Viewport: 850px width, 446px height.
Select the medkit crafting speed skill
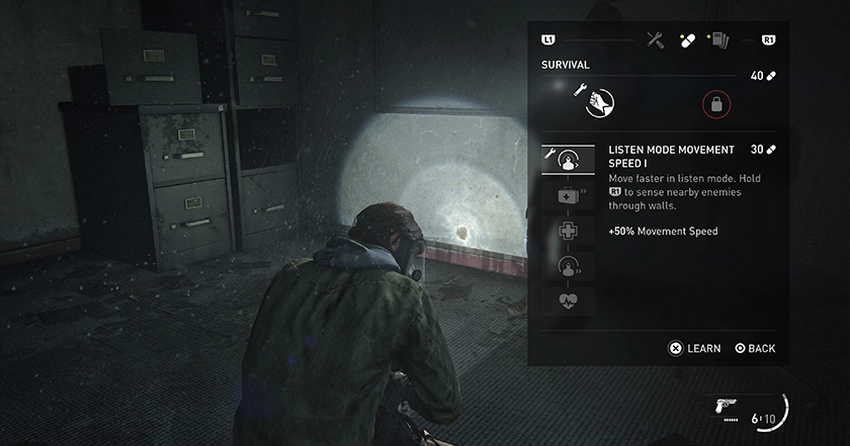(x=568, y=195)
